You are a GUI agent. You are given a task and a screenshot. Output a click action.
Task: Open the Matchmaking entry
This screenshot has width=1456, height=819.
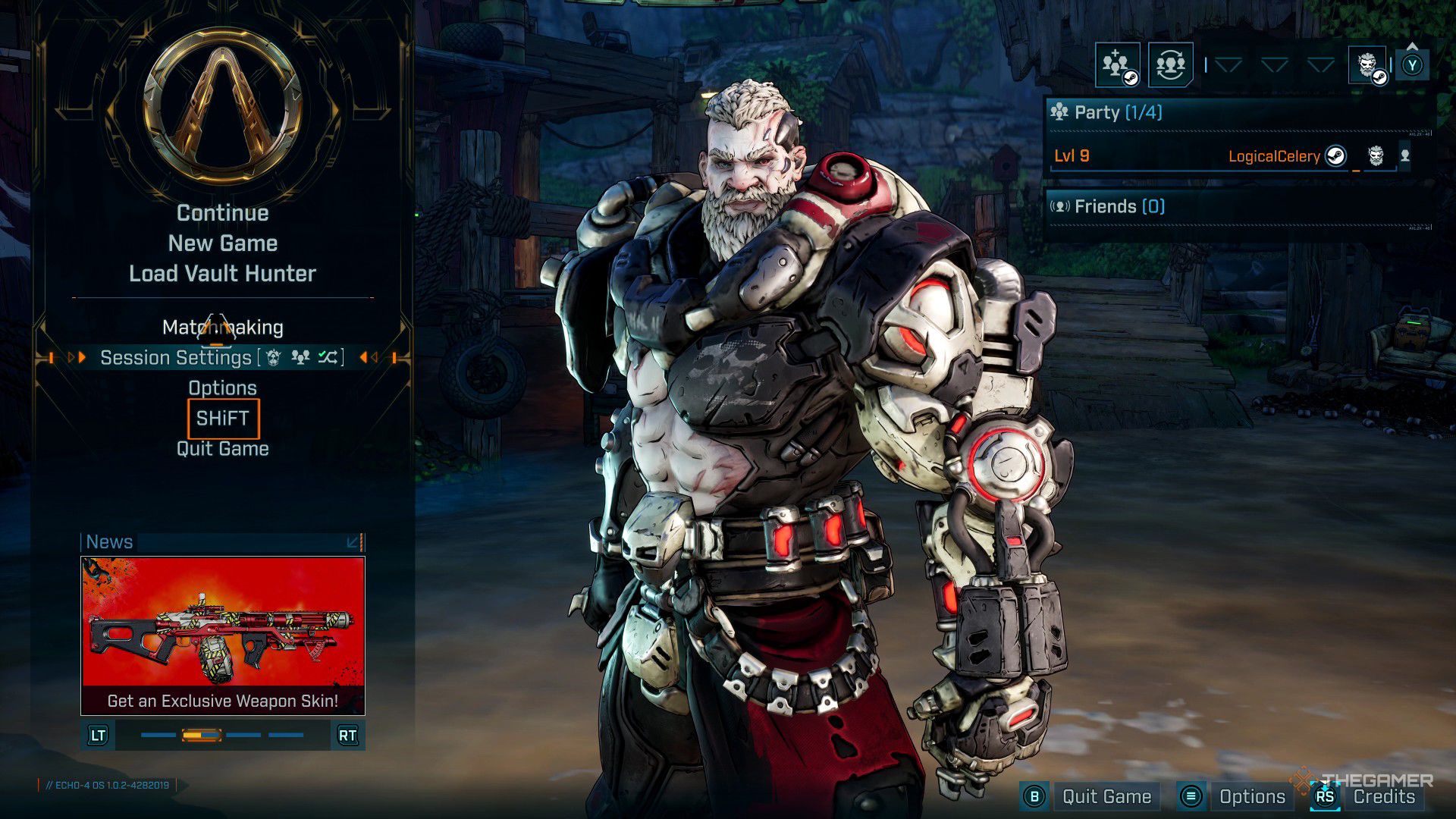tap(222, 328)
